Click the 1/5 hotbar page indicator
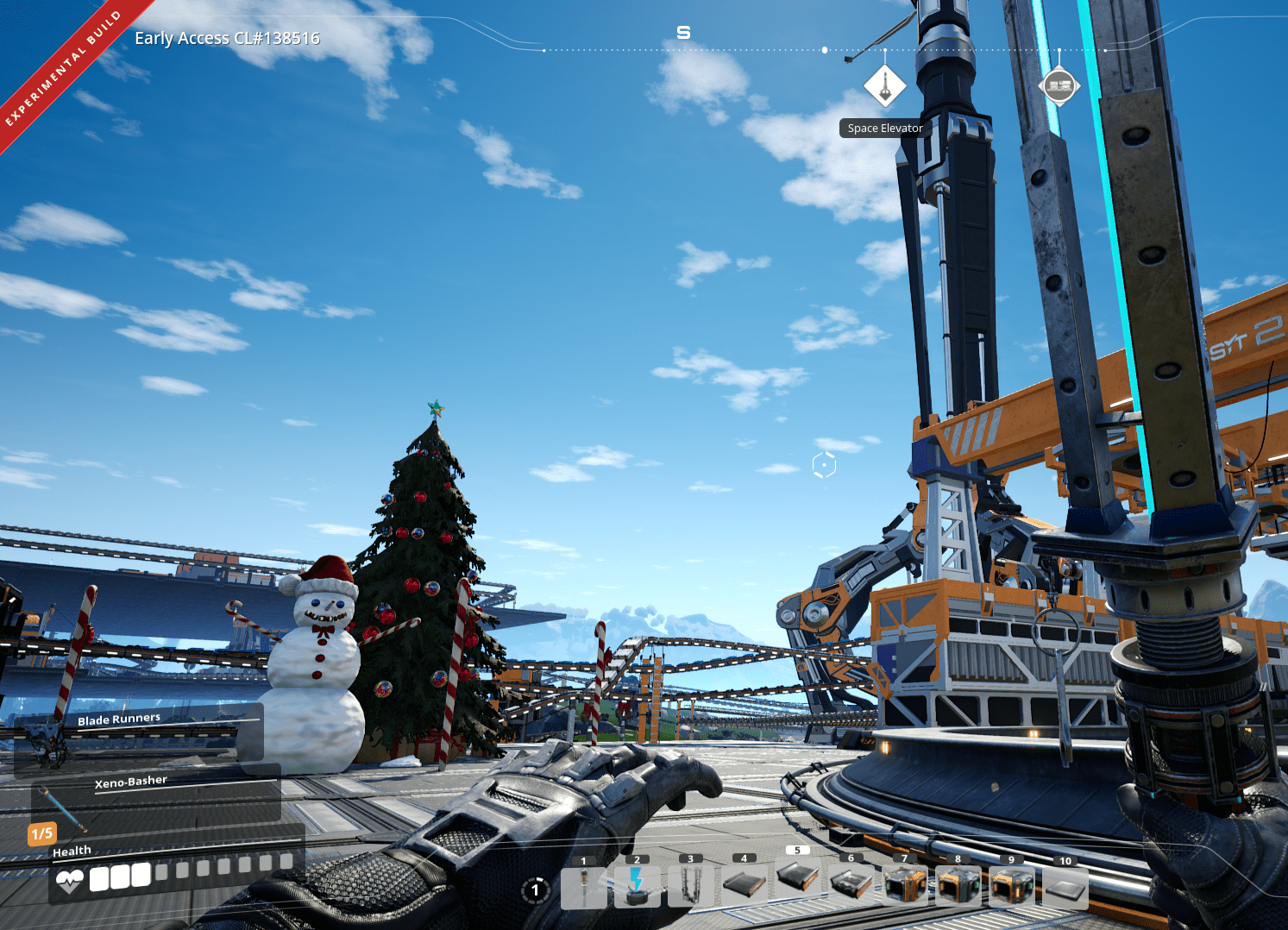Screen dimensions: 1288x930 click(41, 833)
